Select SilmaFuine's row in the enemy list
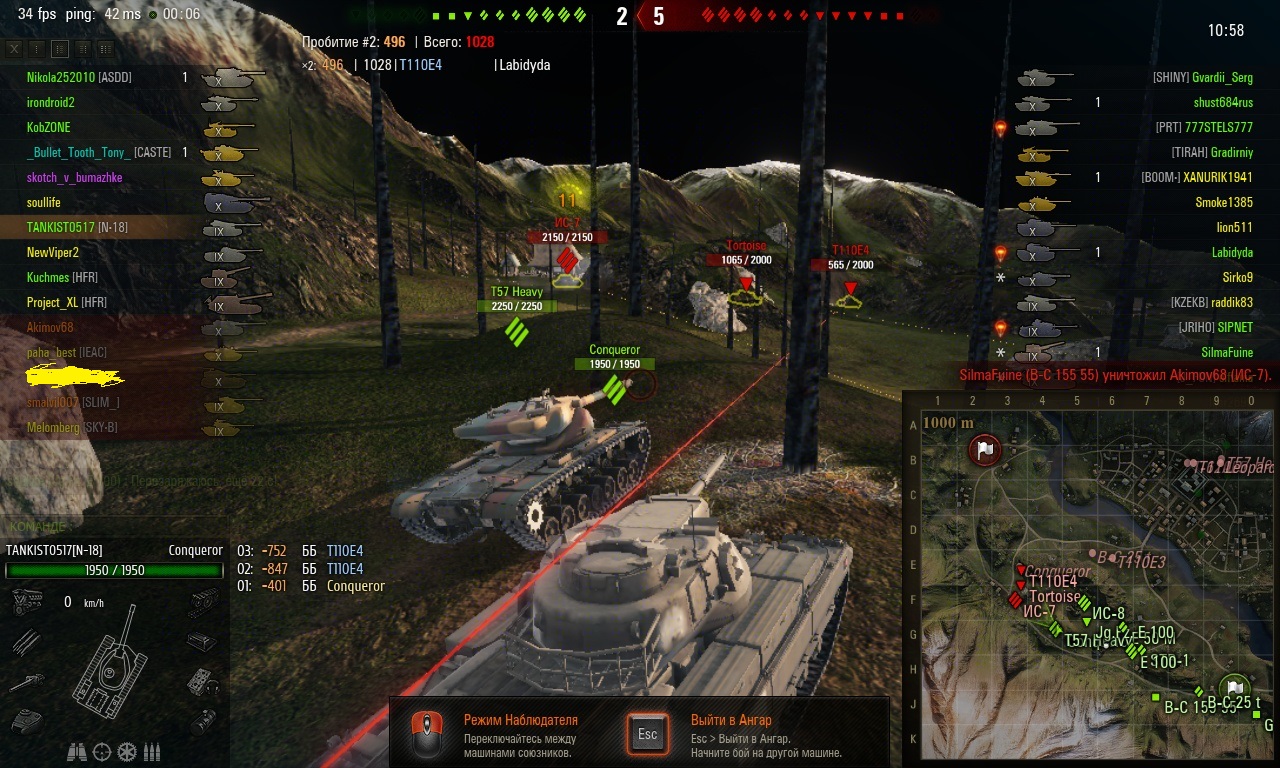 pos(1227,352)
